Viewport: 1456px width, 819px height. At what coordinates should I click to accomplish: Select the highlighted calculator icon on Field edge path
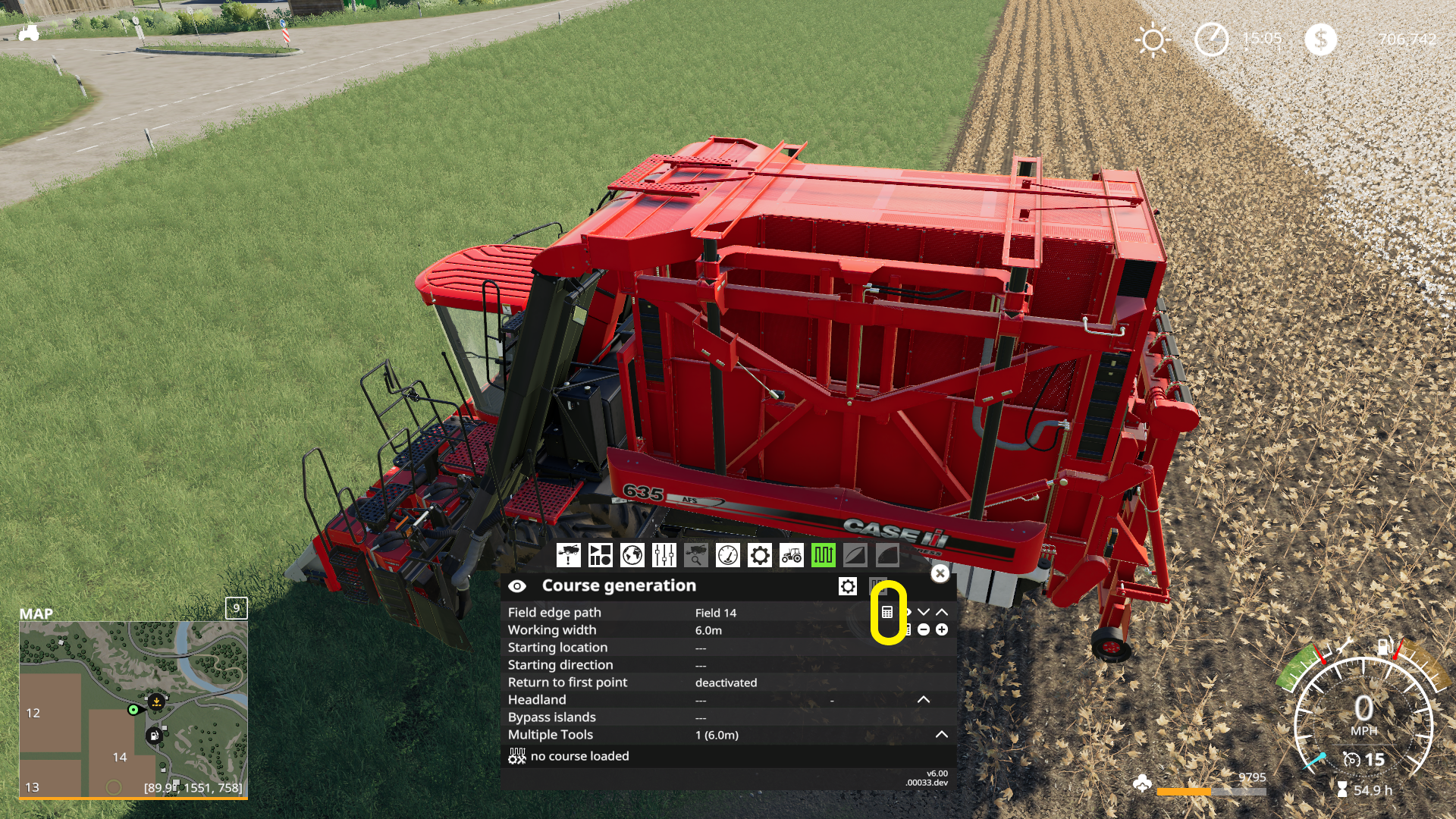click(x=886, y=613)
